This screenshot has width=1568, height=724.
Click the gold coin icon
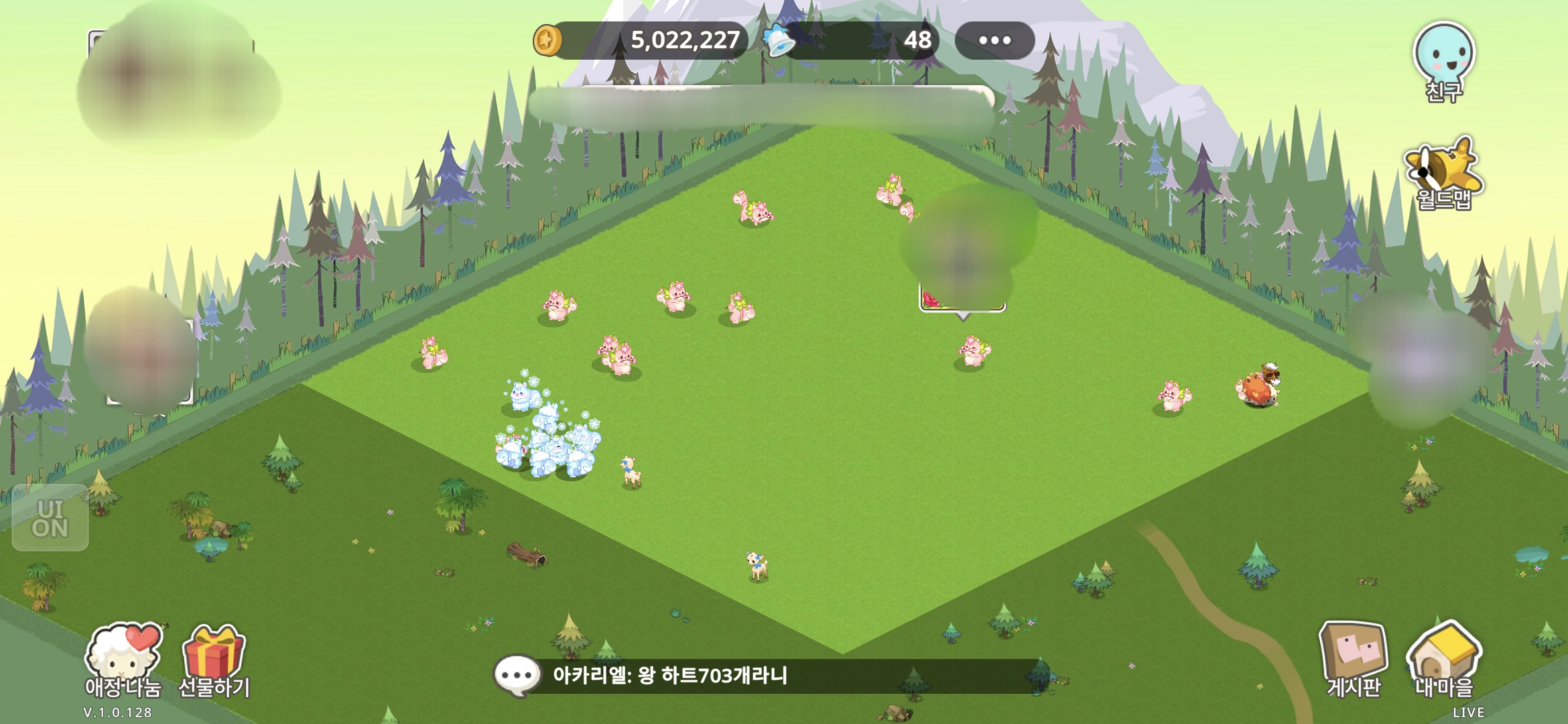[x=547, y=40]
